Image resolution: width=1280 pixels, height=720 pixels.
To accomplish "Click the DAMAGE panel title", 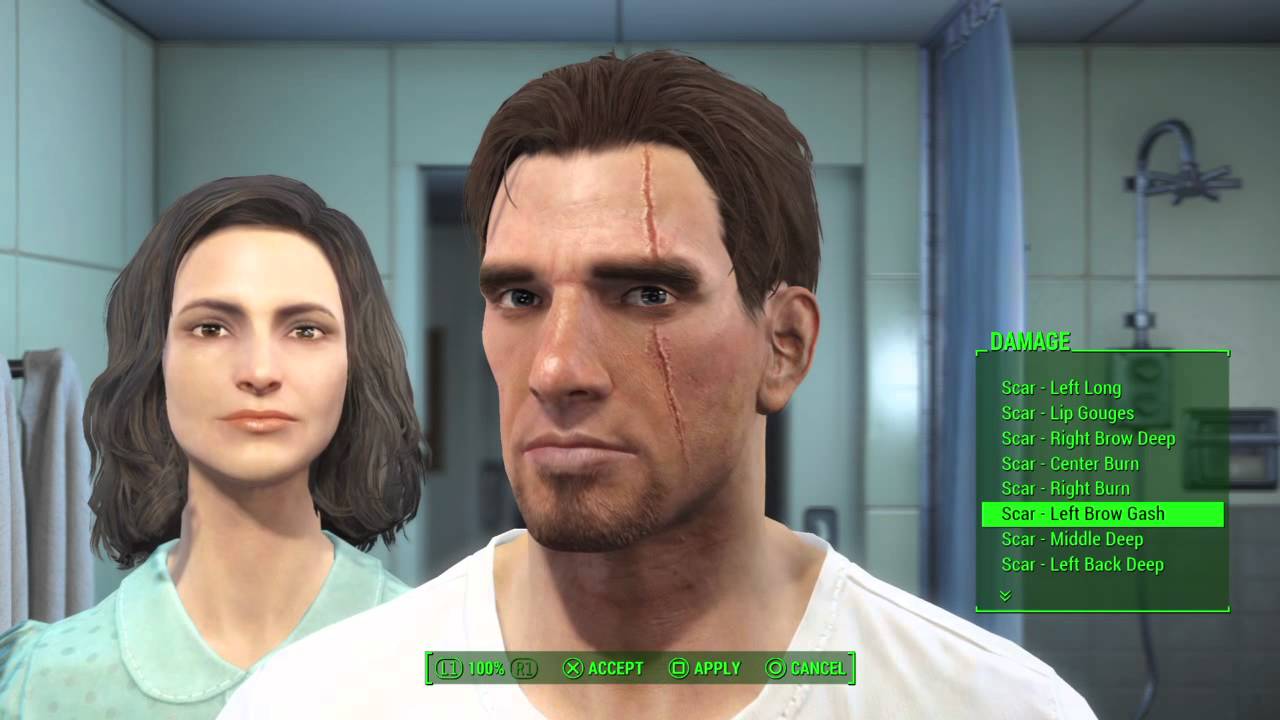I will coord(1030,340).
